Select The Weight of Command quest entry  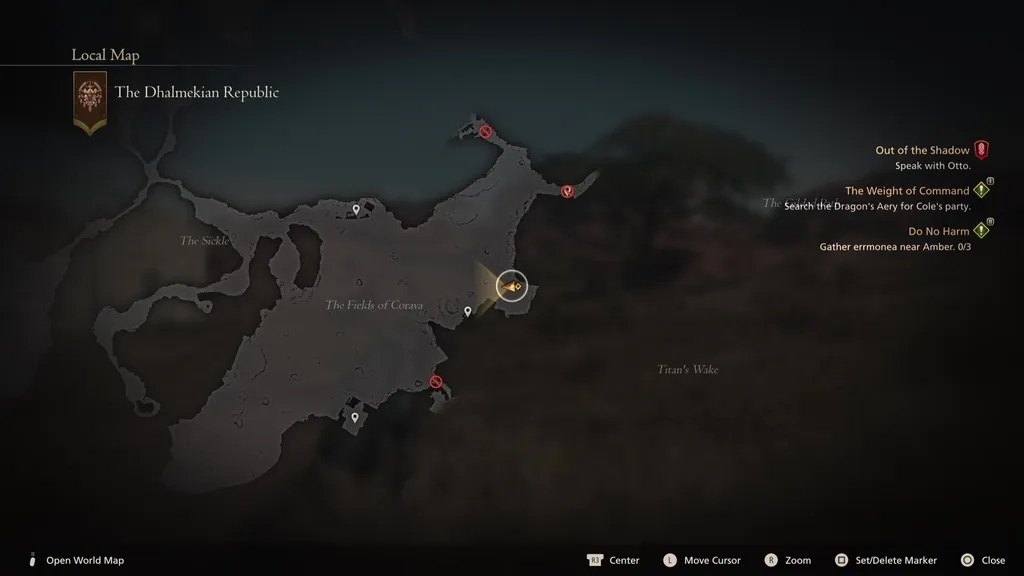pyautogui.click(x=907, y=190)
